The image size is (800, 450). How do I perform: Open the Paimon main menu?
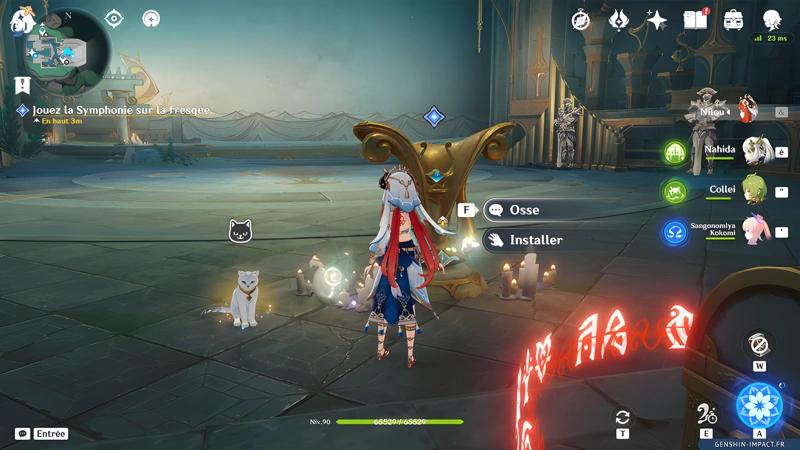(22, 20)
